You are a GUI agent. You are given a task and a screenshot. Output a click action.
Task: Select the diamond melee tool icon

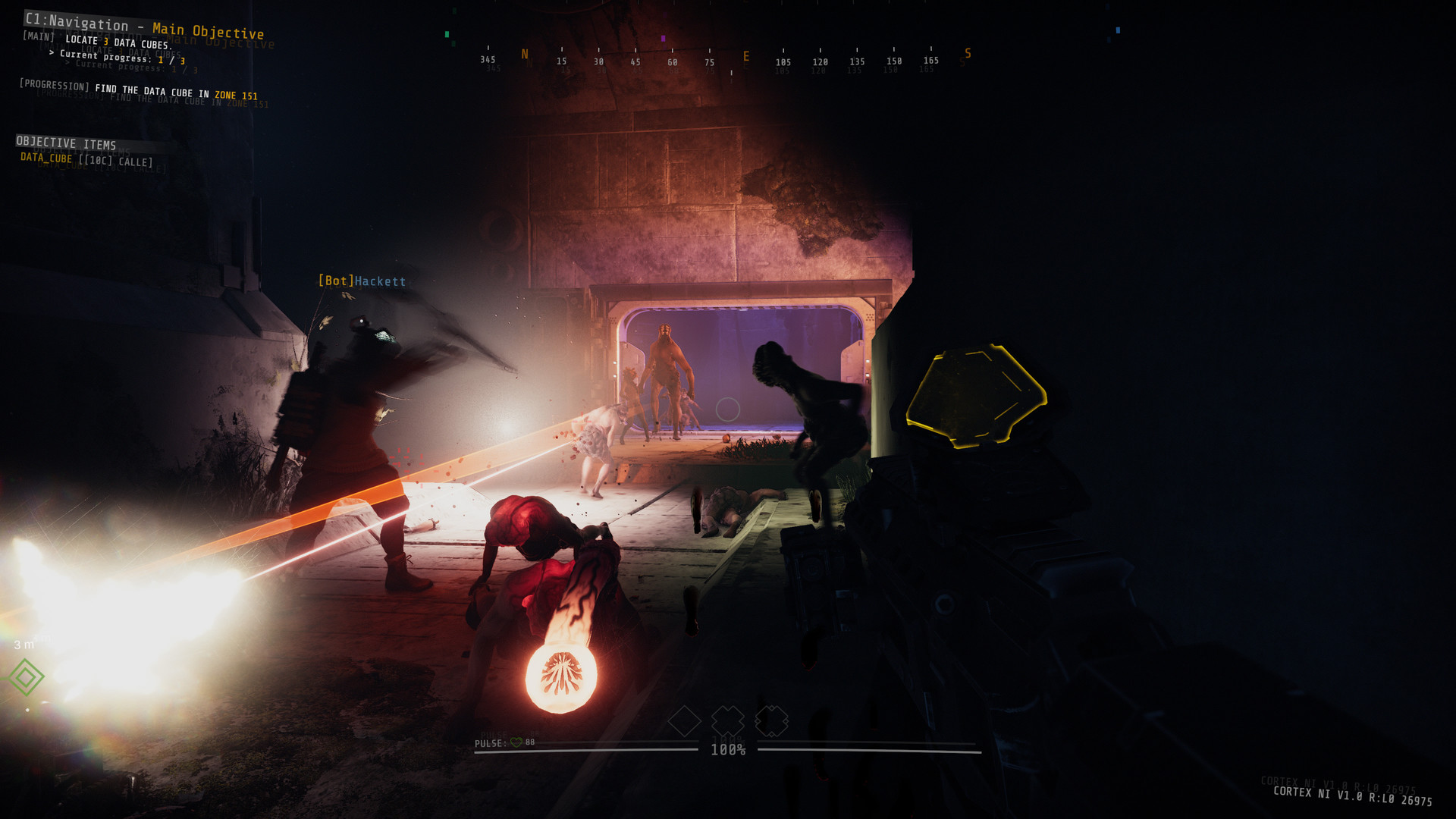click(x=686, y=722)
